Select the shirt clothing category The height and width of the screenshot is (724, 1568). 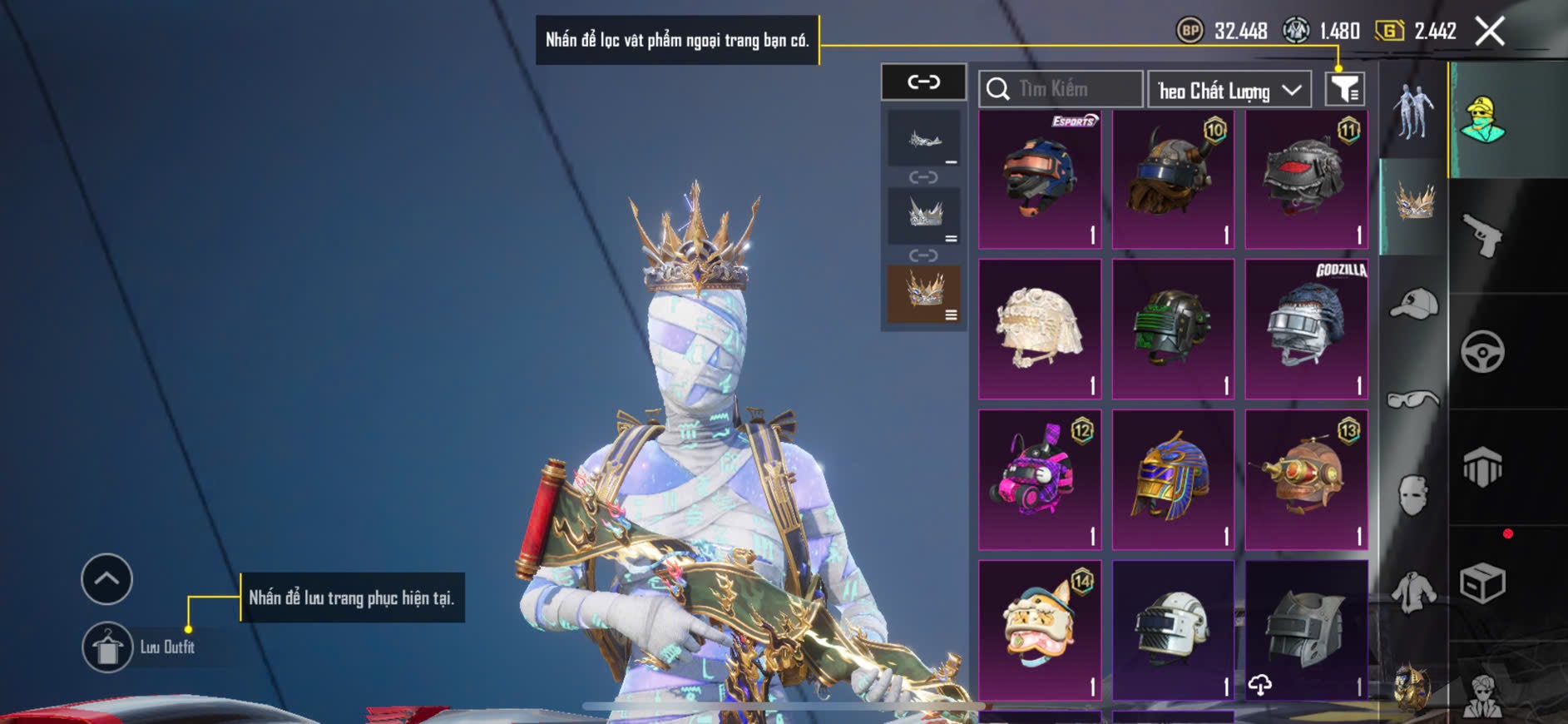click(1413, 592)
